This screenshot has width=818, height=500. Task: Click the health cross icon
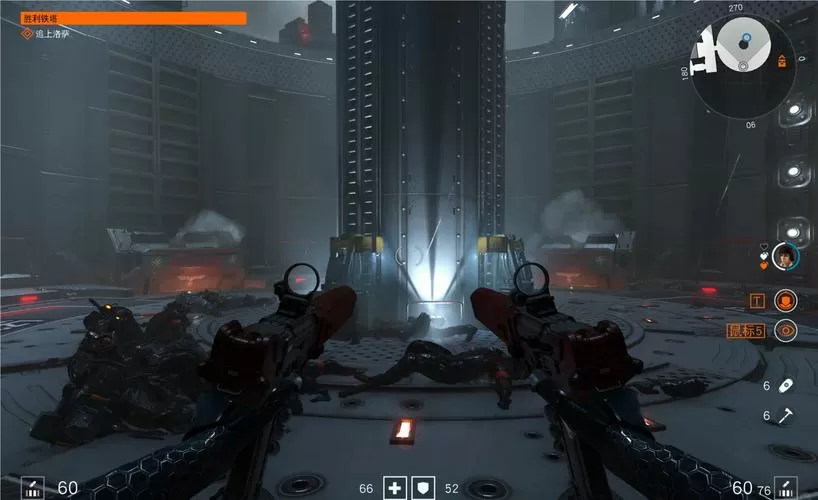pyautogui.click(x=395, y=488)
